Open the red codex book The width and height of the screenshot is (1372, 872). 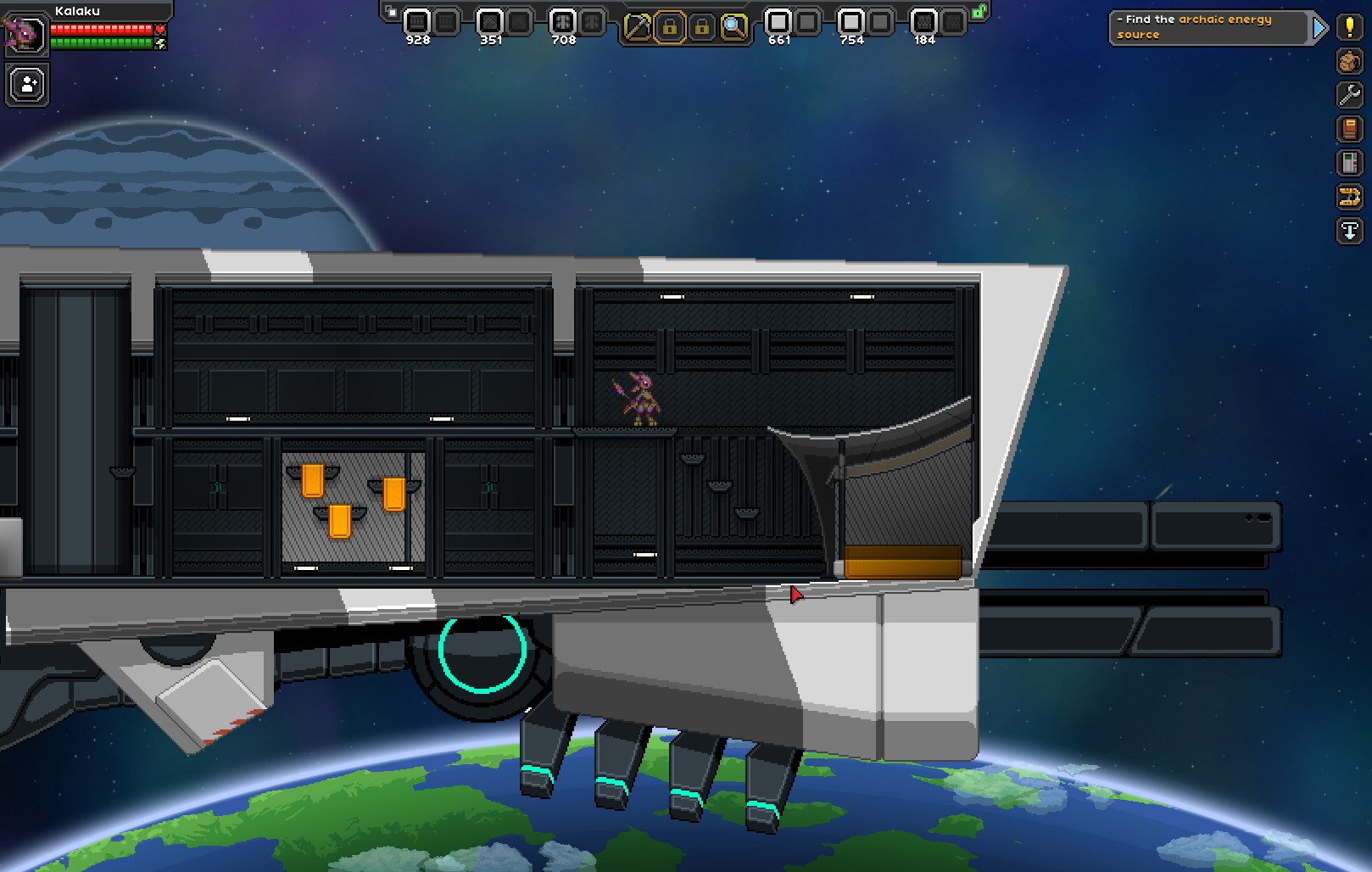tap(1349, 129)
